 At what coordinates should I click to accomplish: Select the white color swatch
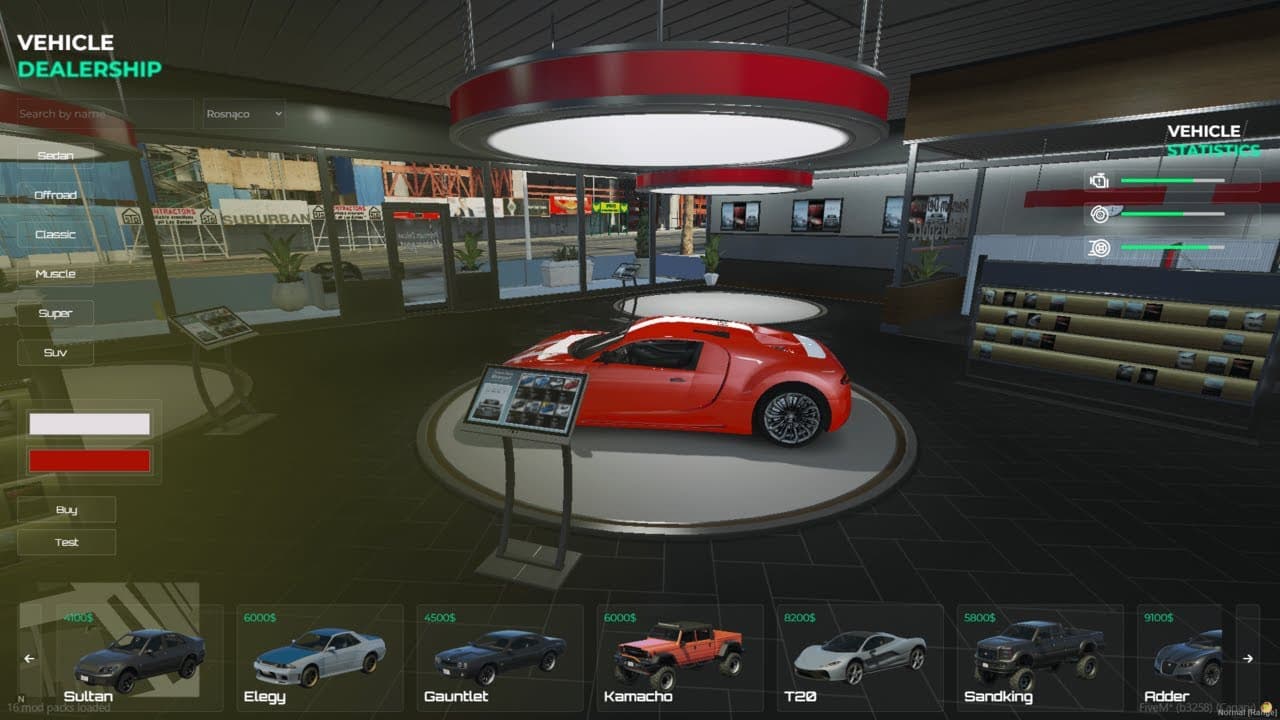[90, 422]
